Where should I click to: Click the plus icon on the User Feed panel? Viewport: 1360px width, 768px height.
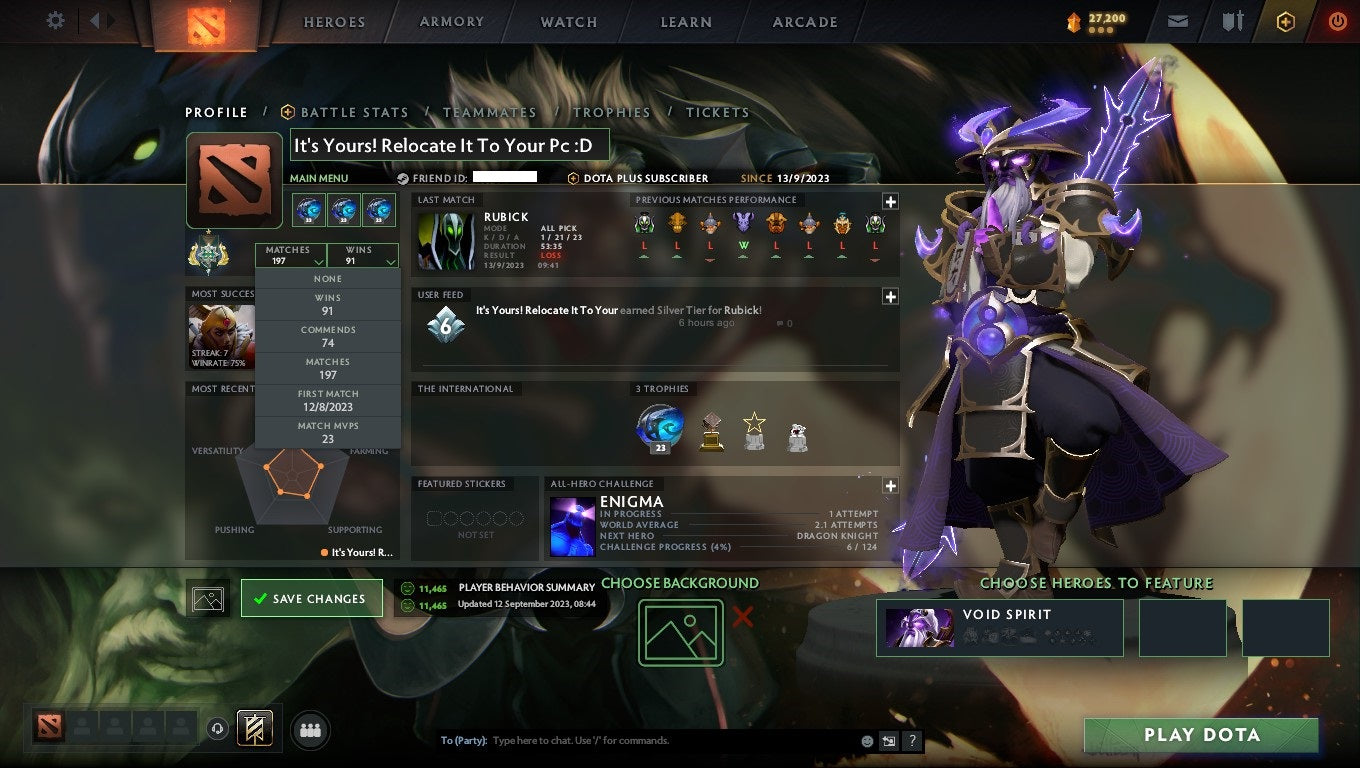pyautogui.click(x=889, y=296)
